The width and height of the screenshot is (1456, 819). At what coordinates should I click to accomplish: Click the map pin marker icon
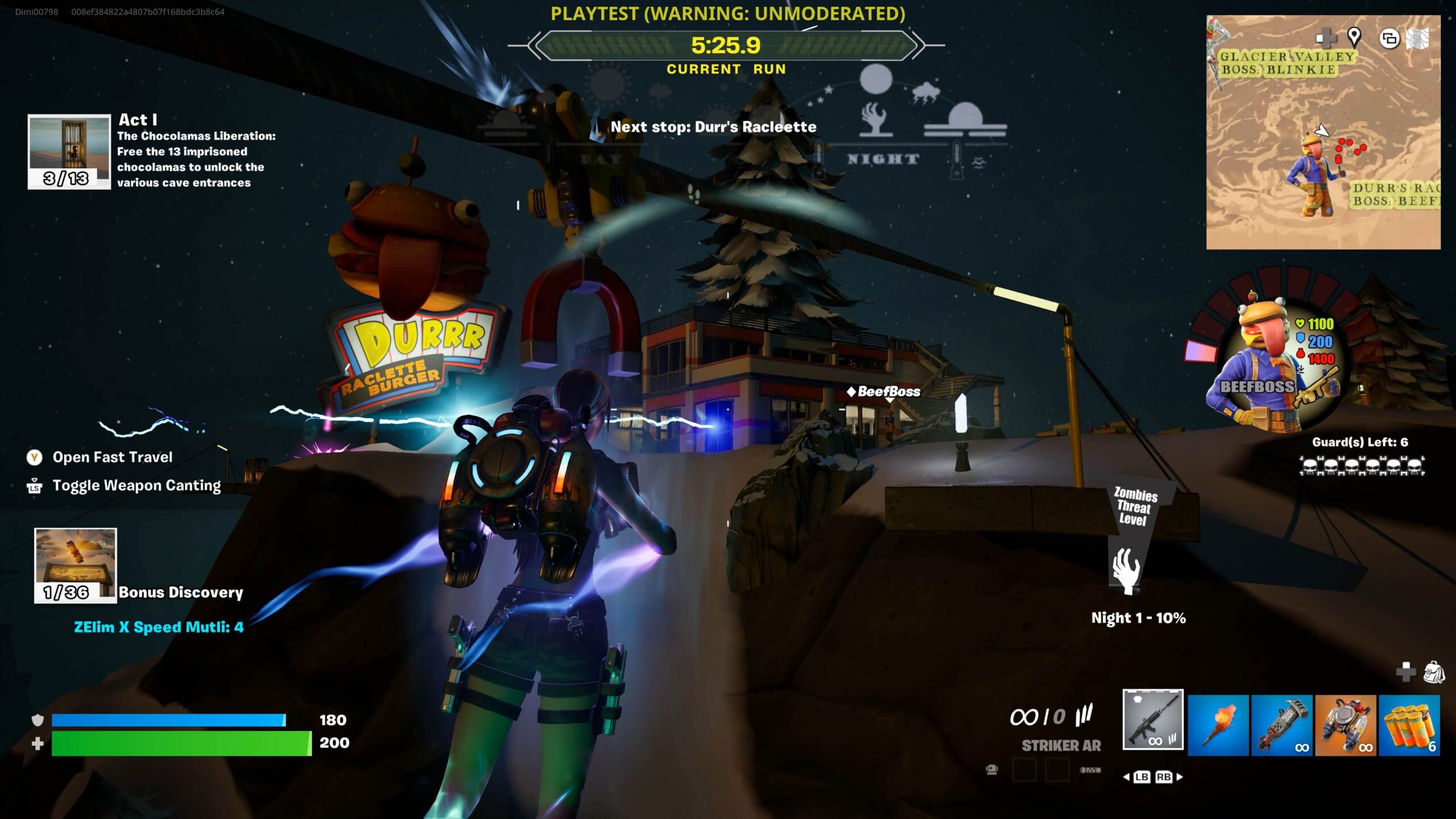(x=1354, y=38)
